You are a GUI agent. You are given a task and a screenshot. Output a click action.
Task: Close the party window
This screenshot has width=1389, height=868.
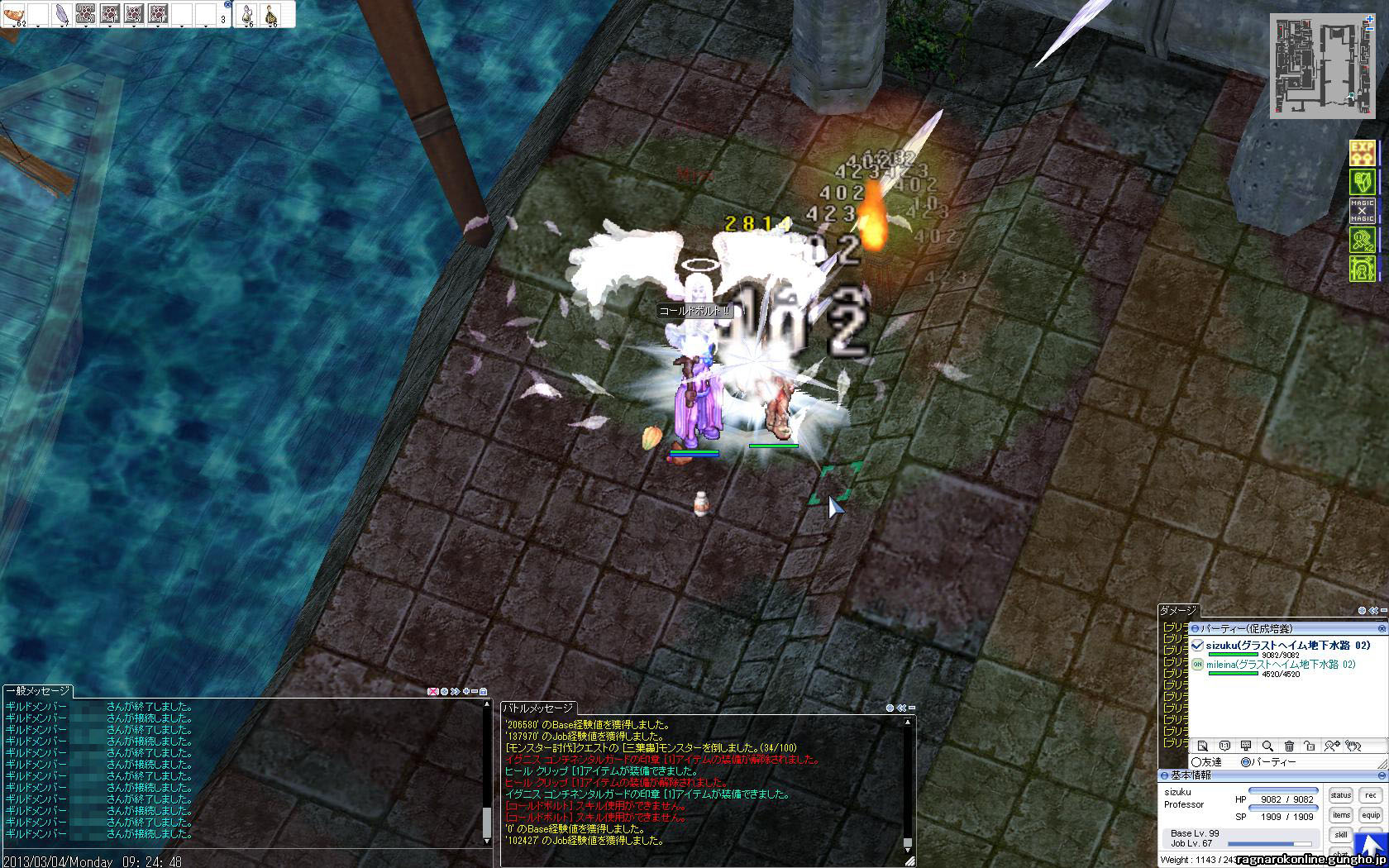tap(1382, 629)
